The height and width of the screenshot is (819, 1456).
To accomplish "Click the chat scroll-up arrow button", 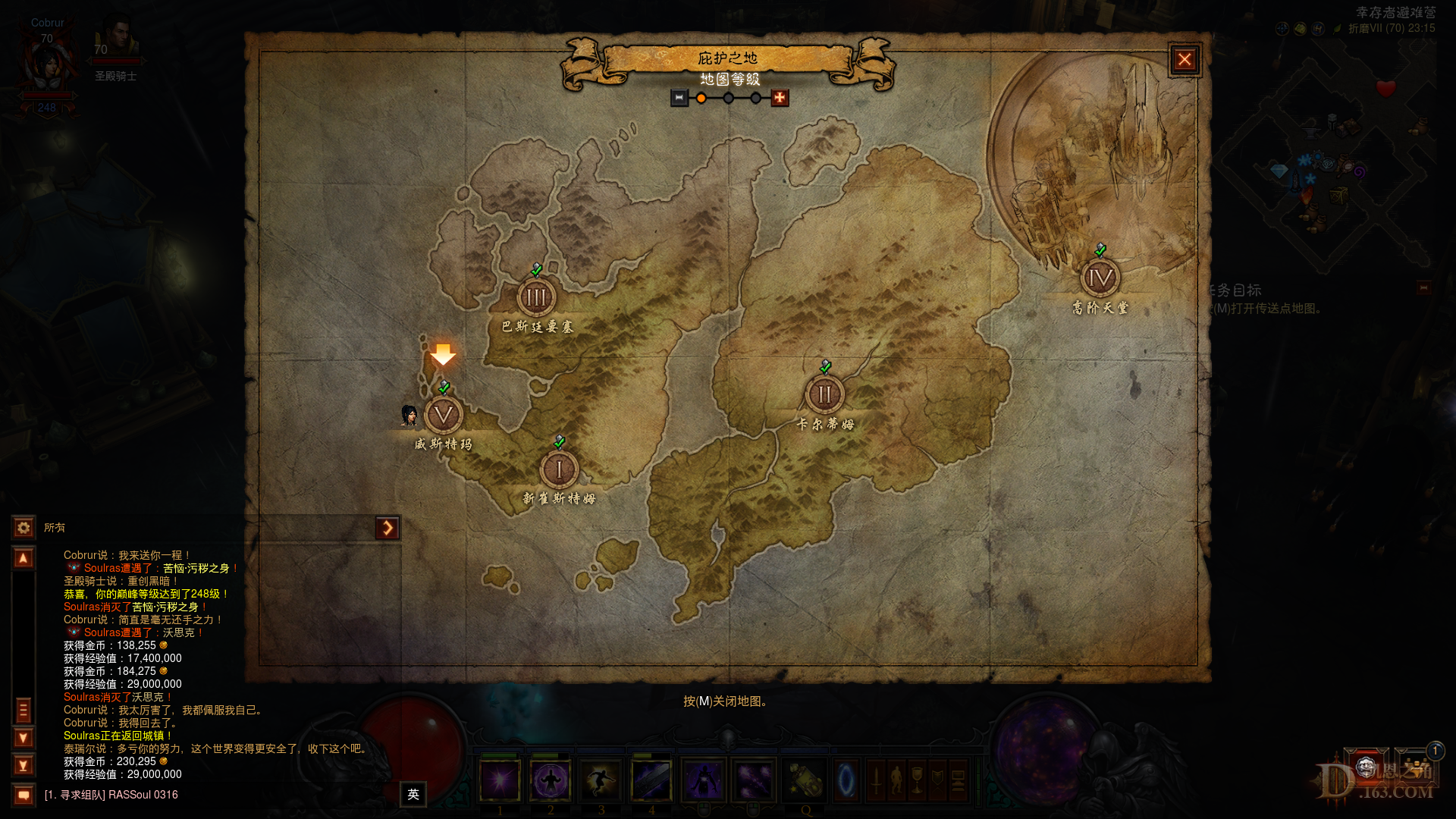I will (24, 559).
